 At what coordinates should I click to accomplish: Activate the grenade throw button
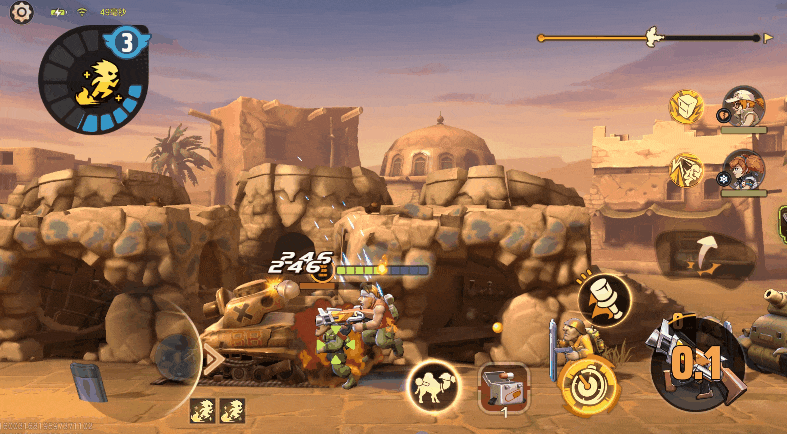[x=604, y=297]
